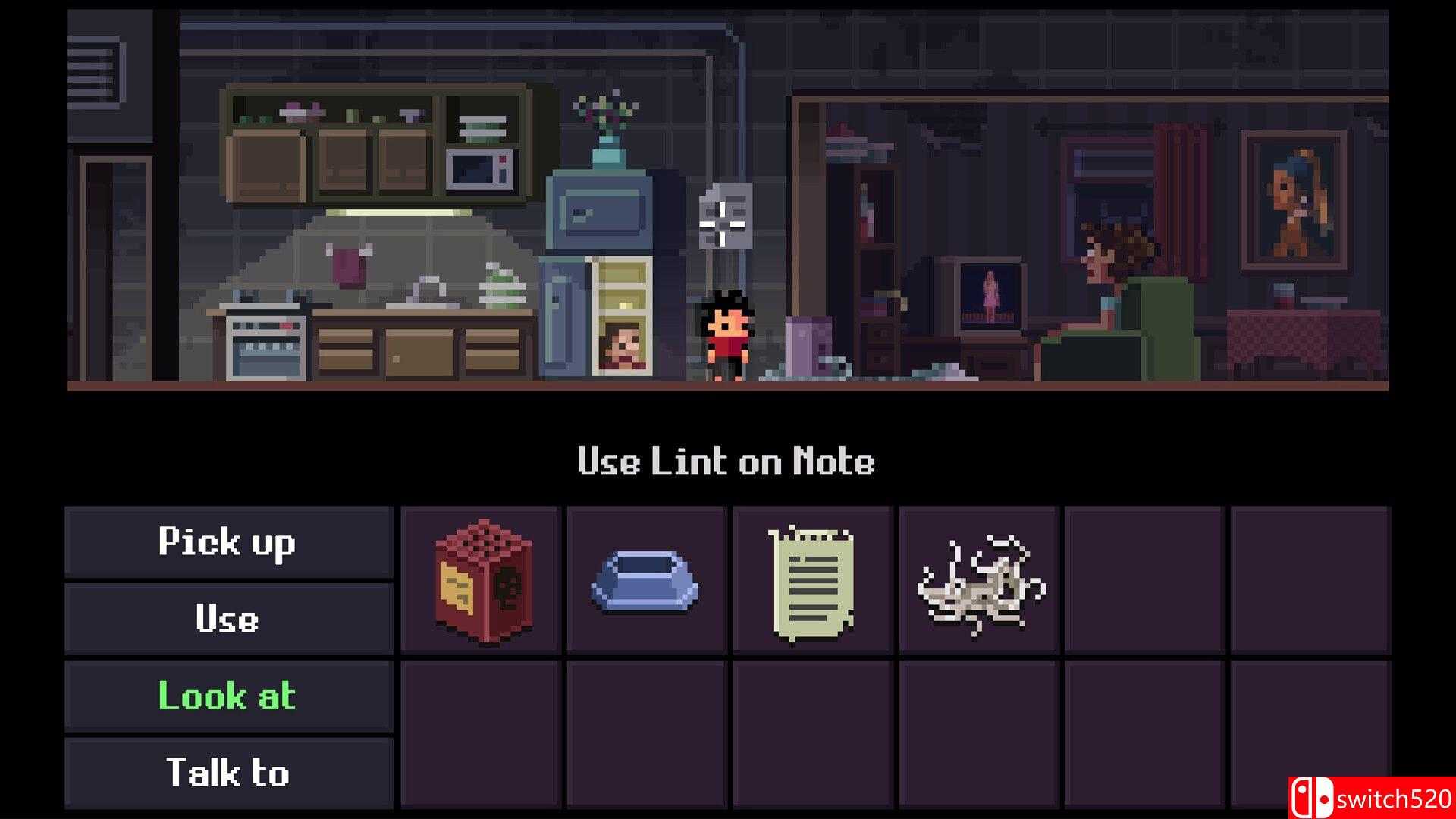Click the blue bowl inventory item

click(x=646, y=582)
